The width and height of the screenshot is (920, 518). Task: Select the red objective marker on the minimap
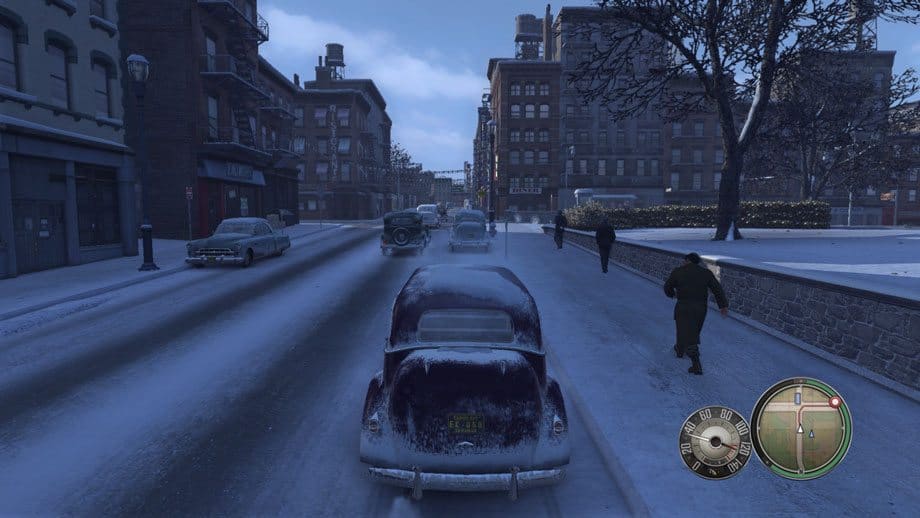[834, 402]
